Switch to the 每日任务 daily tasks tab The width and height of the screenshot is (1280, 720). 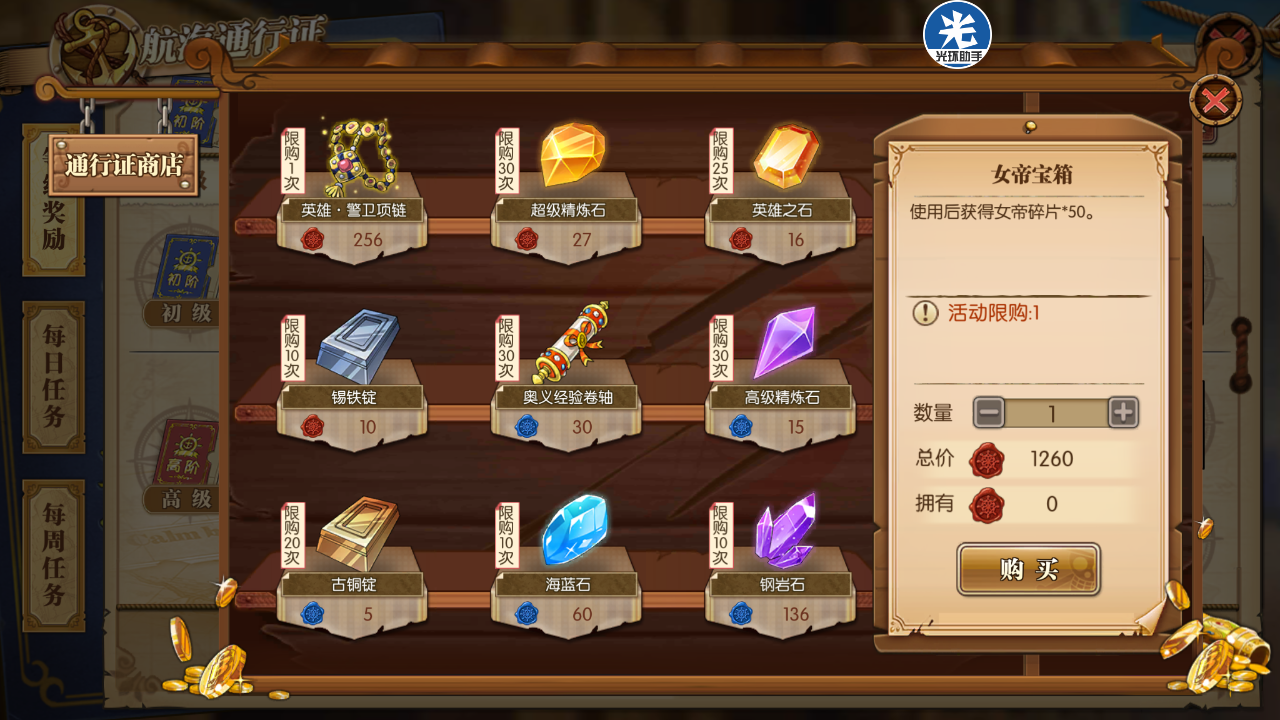click(x=54, y=377)
